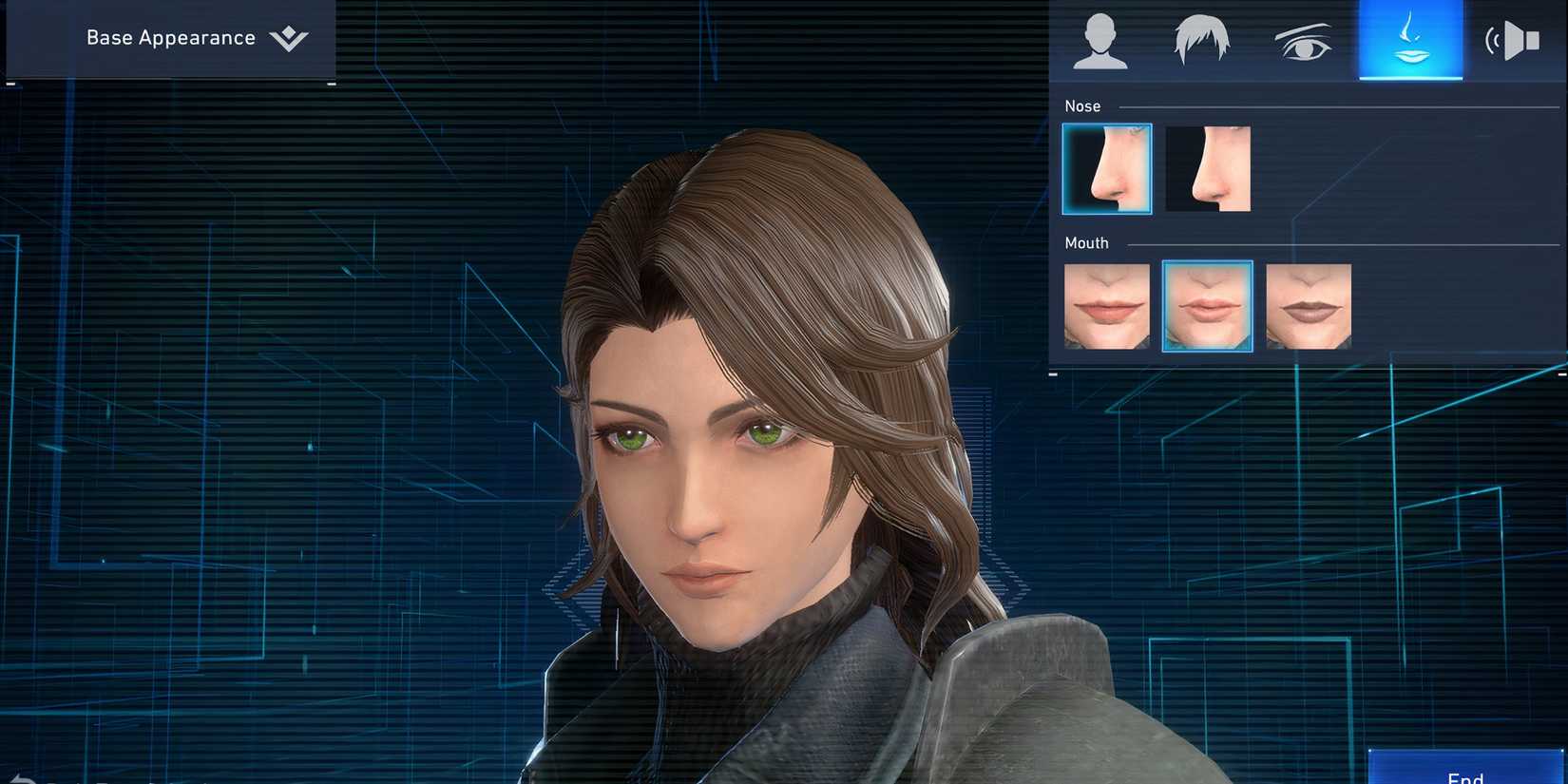Choose the currently selected first nose preset
The width and height of the screenshot is (1568, 784).
point(1106,169)
